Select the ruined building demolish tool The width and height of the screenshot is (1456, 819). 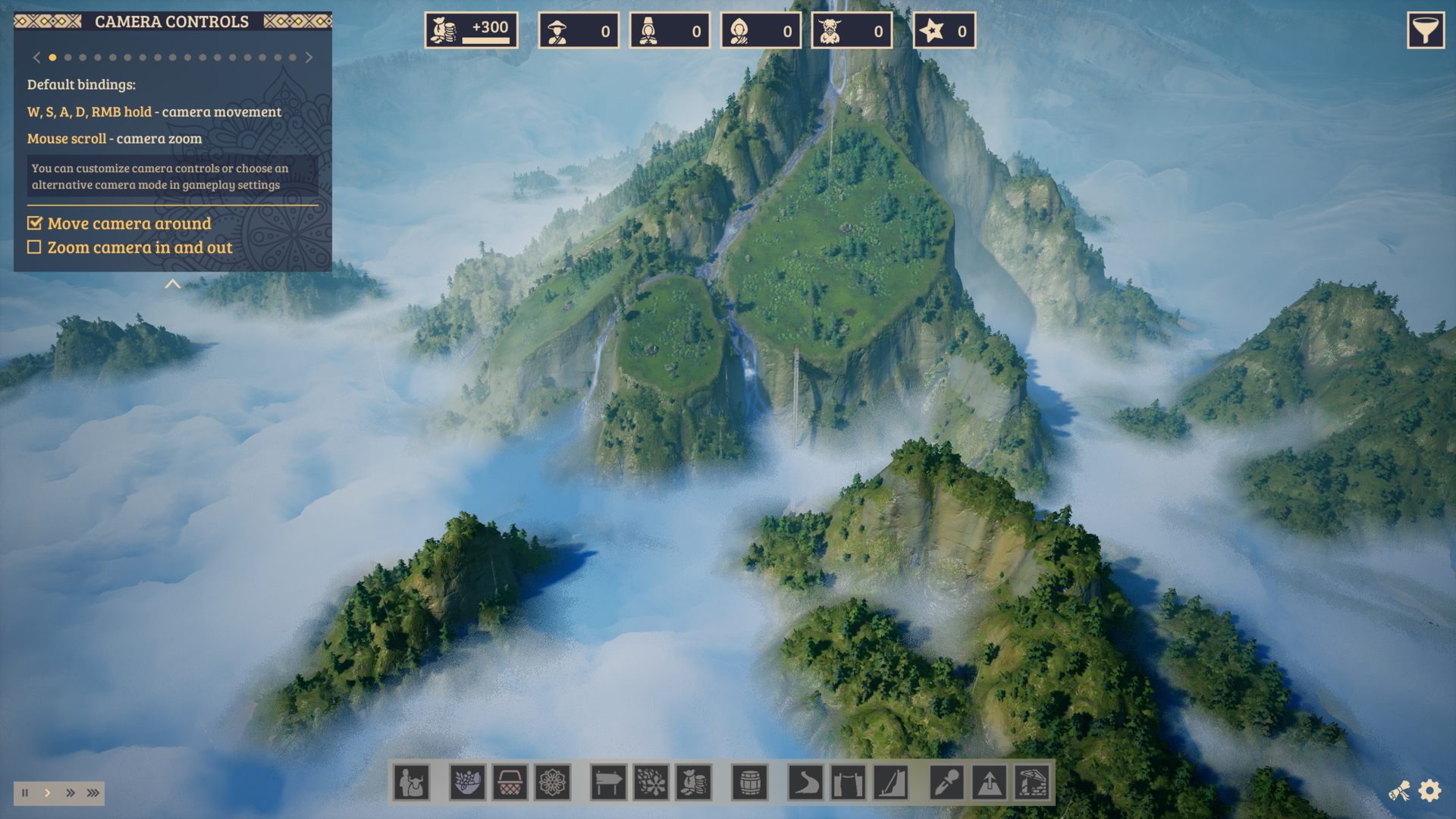pos(1031,782)
